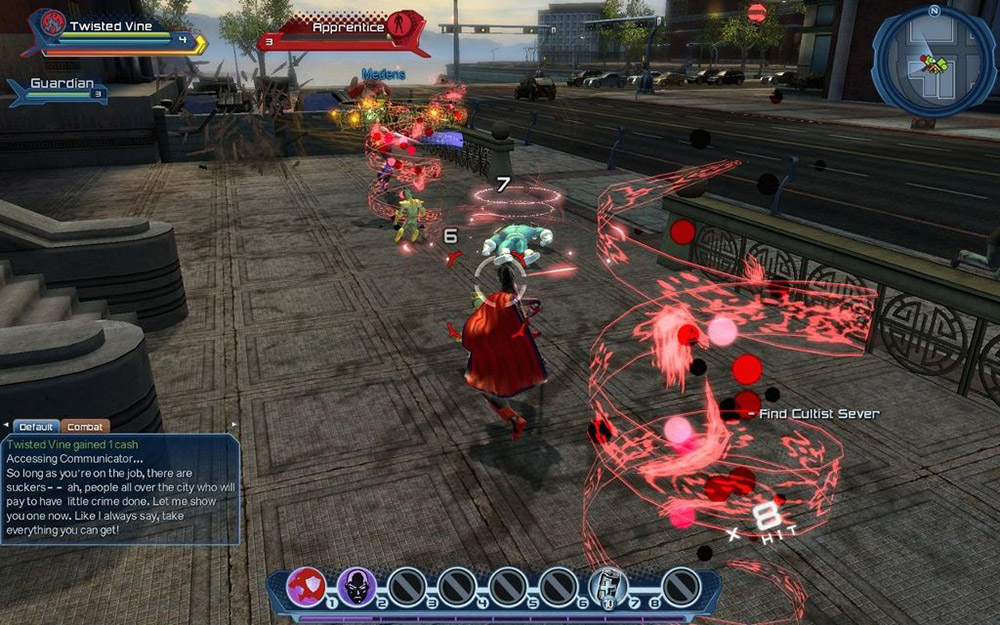Select the Guardian group member frame
The width and height of the screenshot is (1000, 625).
(62, 90)
